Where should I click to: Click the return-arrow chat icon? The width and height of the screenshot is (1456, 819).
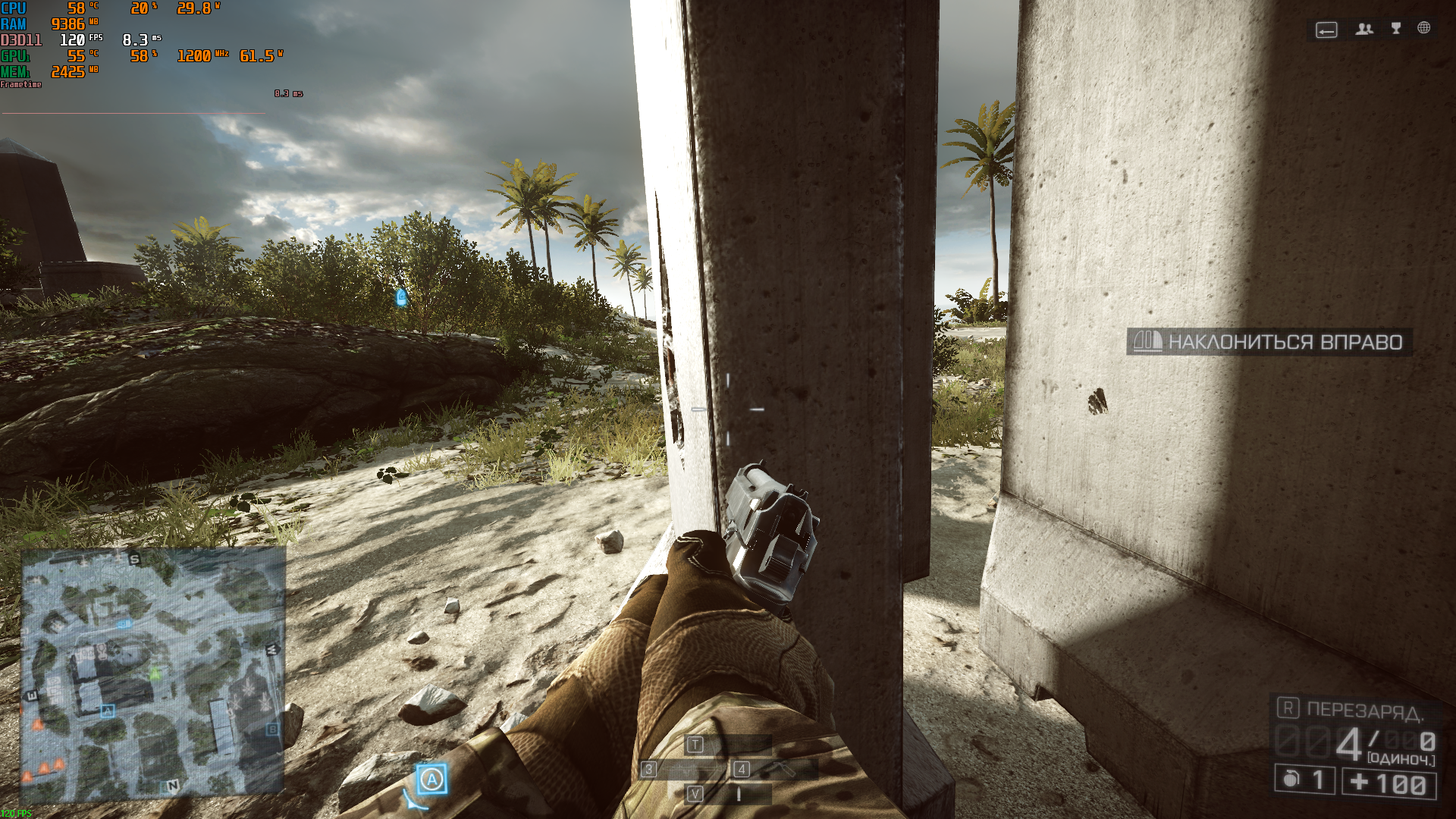[x=1326, y=30]
